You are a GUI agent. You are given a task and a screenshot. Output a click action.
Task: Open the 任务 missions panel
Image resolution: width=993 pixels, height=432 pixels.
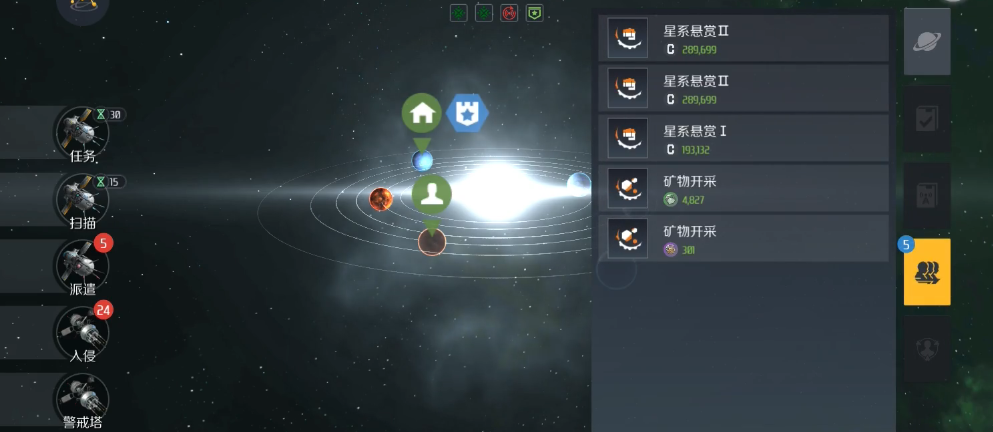click(82, 133)
